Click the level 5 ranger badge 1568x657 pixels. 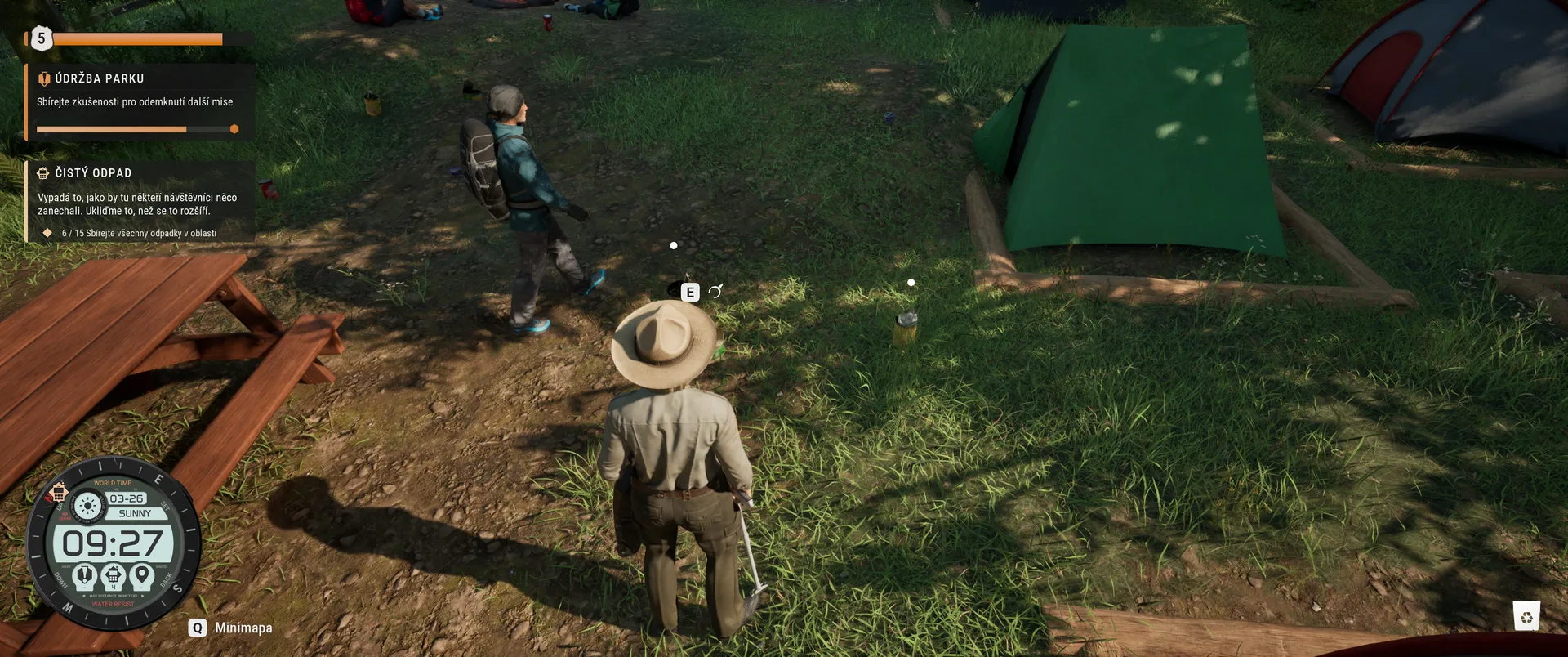coord(41,38)
